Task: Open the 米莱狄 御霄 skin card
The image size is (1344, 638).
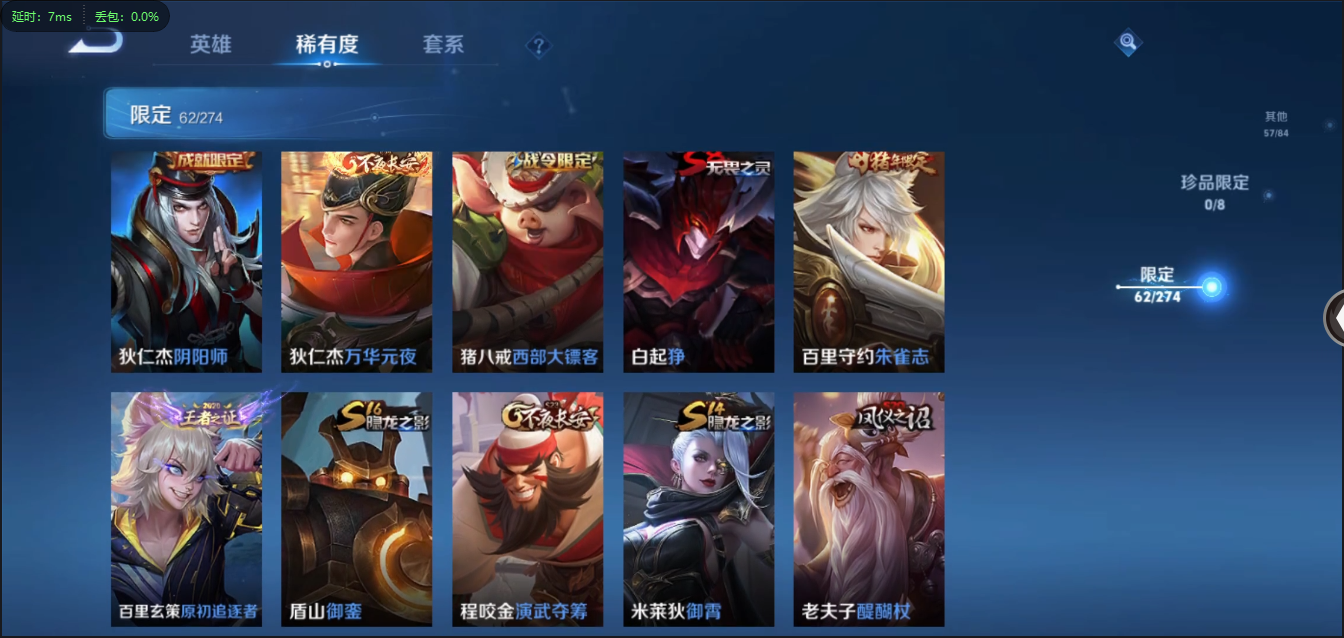Action: coord(699,509)
